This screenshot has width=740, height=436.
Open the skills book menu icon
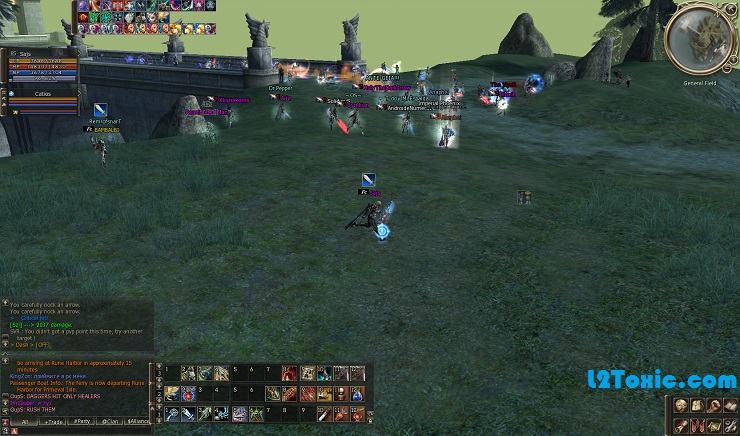click(731, 406)
